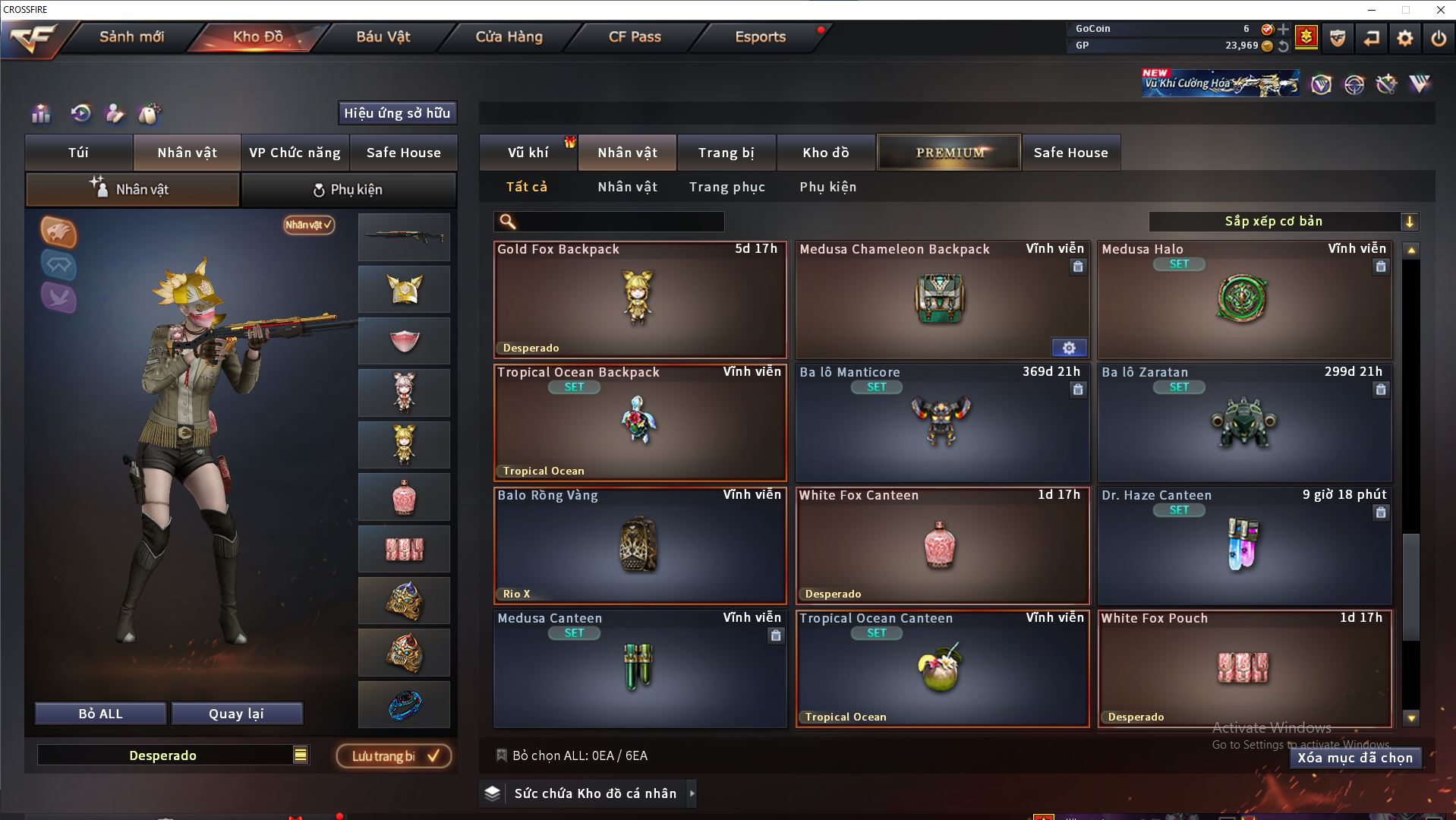
Task: Select the Medusa Chameleon Backpack item
Action: coord(941,300)
